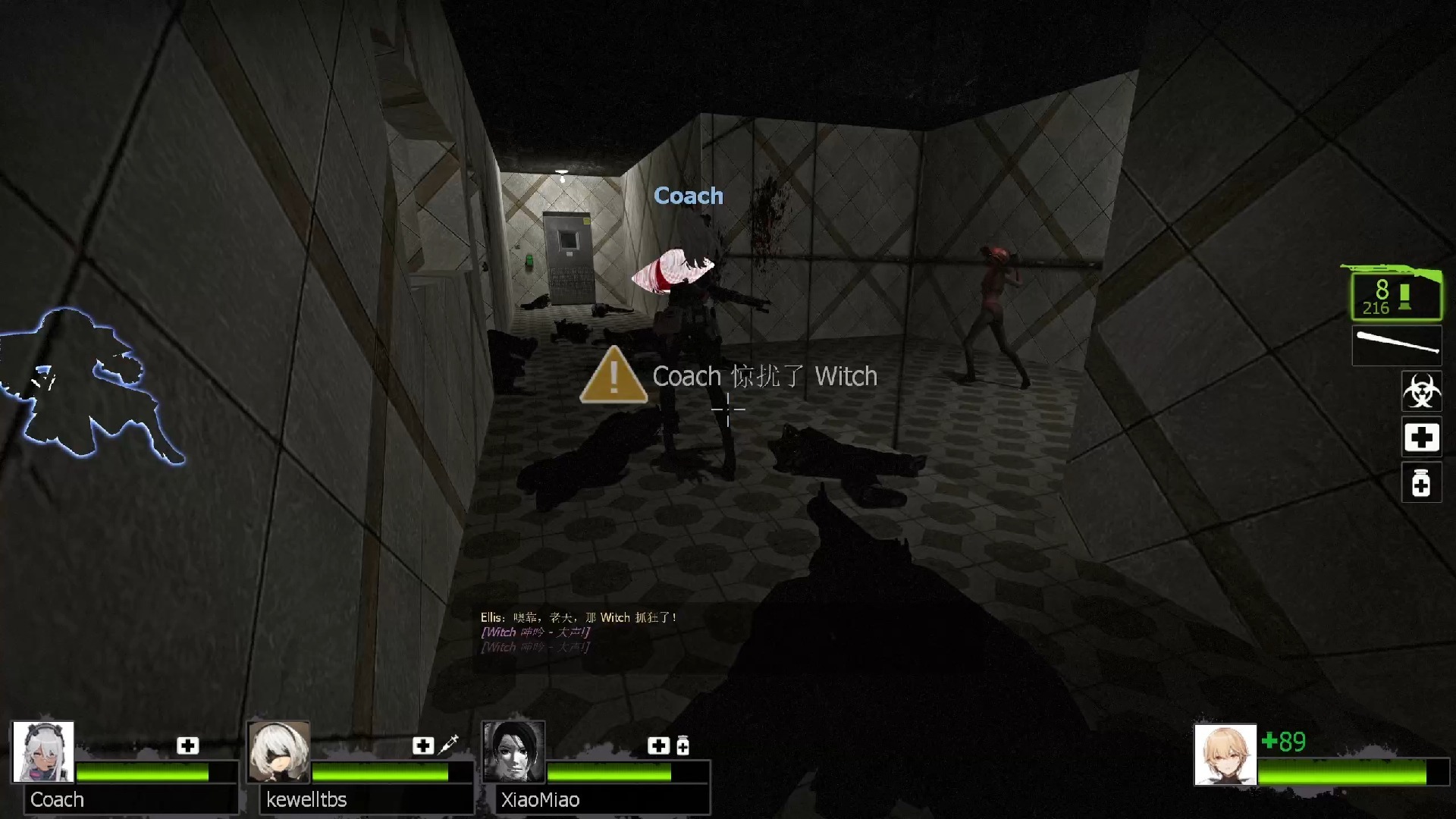Click Coach's teammate portrait
1456x819 pixels.
coord(43,752)
